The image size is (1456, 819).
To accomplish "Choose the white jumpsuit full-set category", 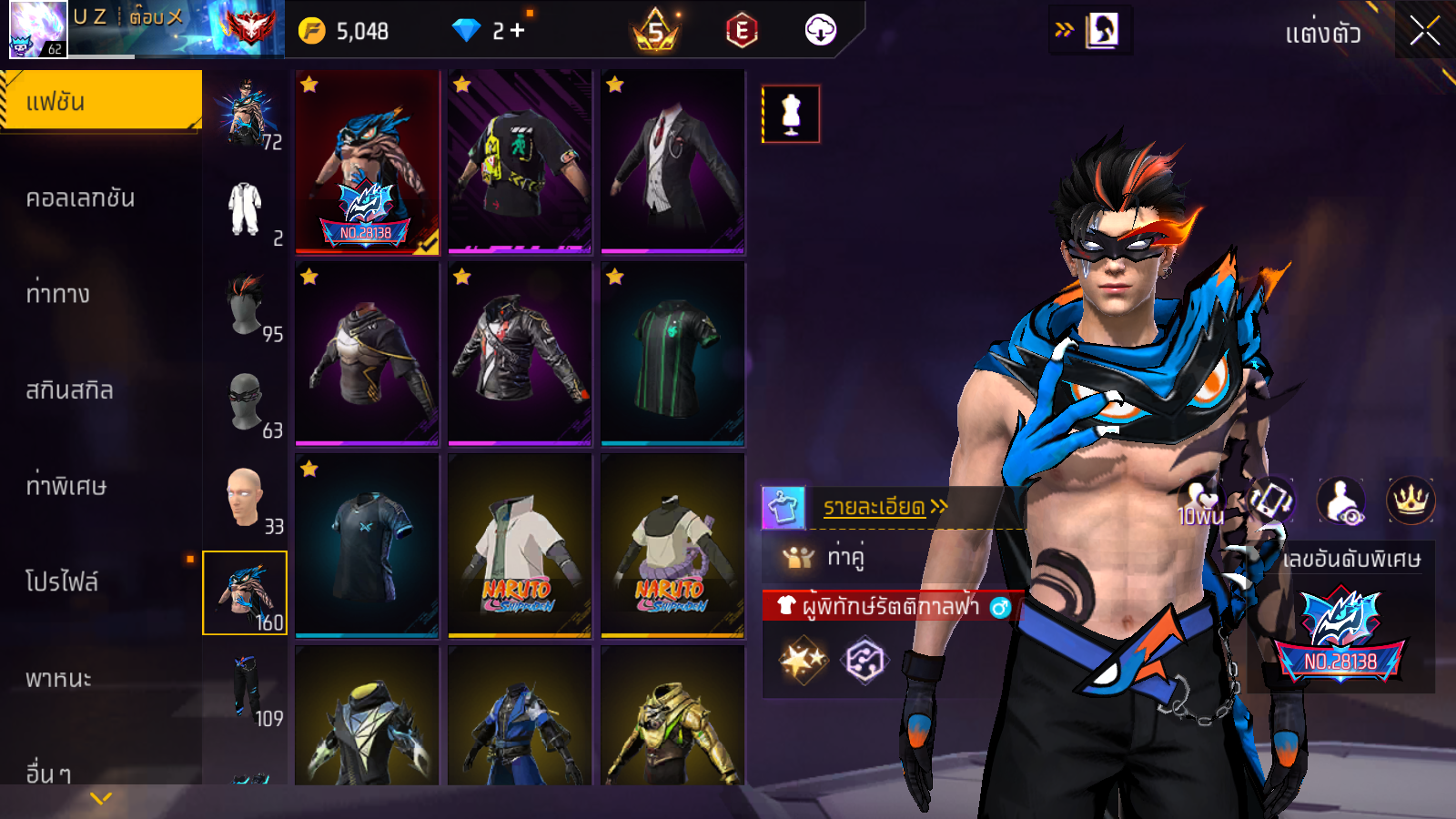I will 245,209.
